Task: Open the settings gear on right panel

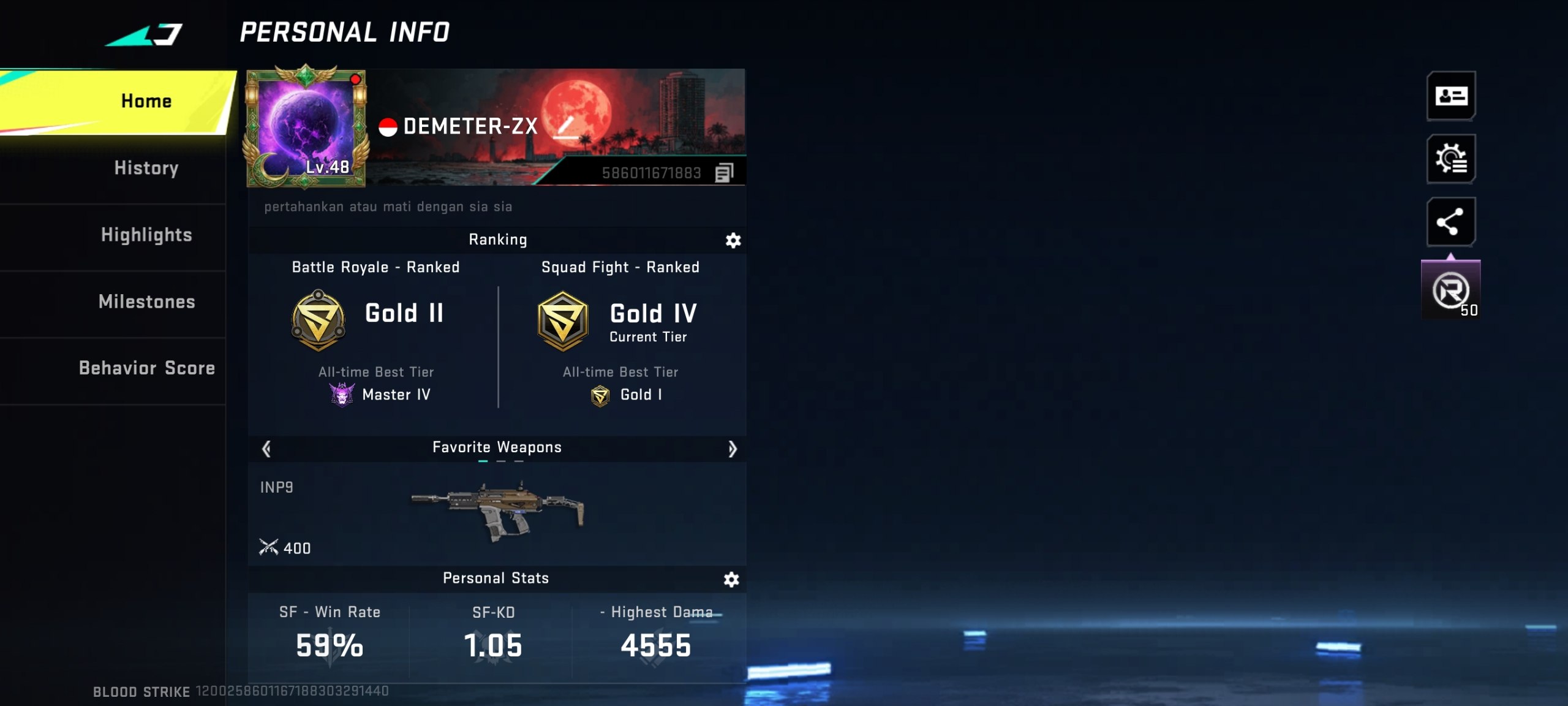Action: click(x=1452, y=159)
